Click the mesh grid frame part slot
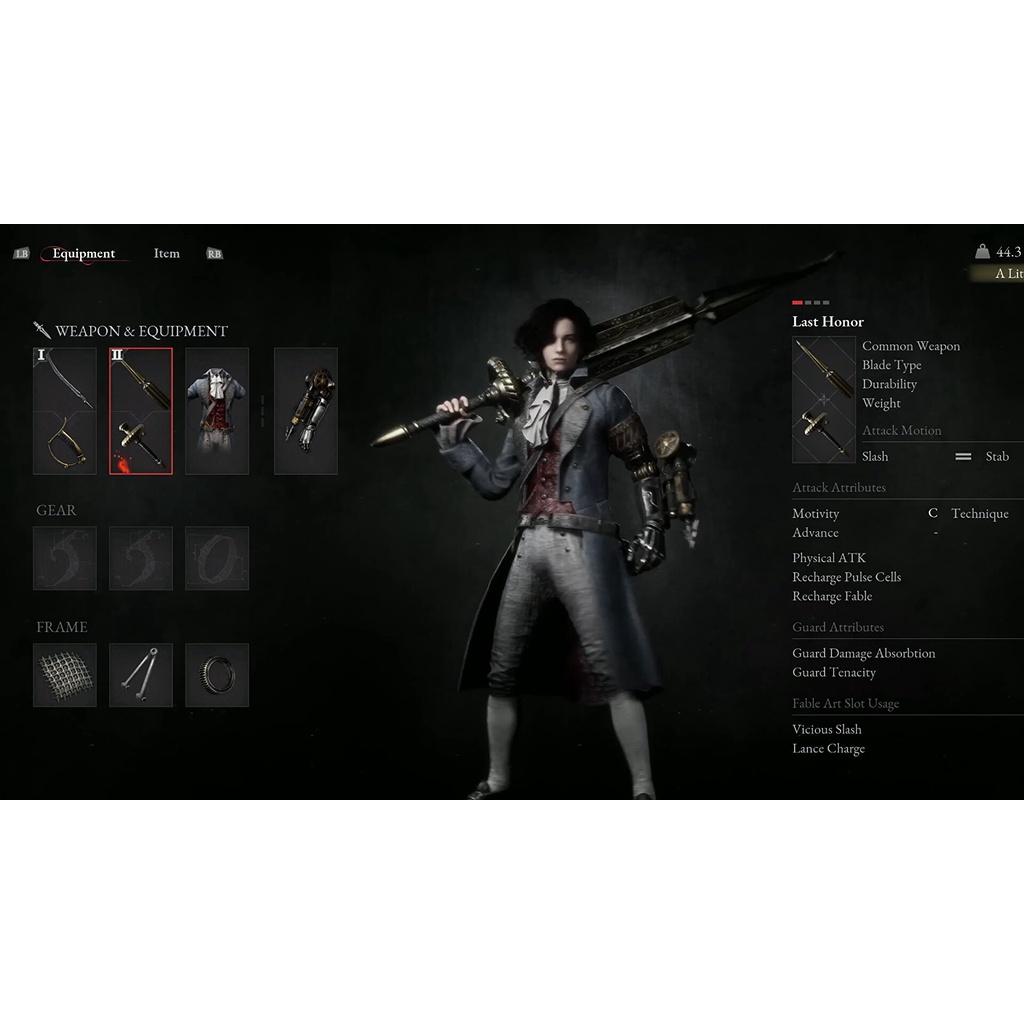Image resolution: width=1024 pixels, height=1024 pixels. pos(65,675)
